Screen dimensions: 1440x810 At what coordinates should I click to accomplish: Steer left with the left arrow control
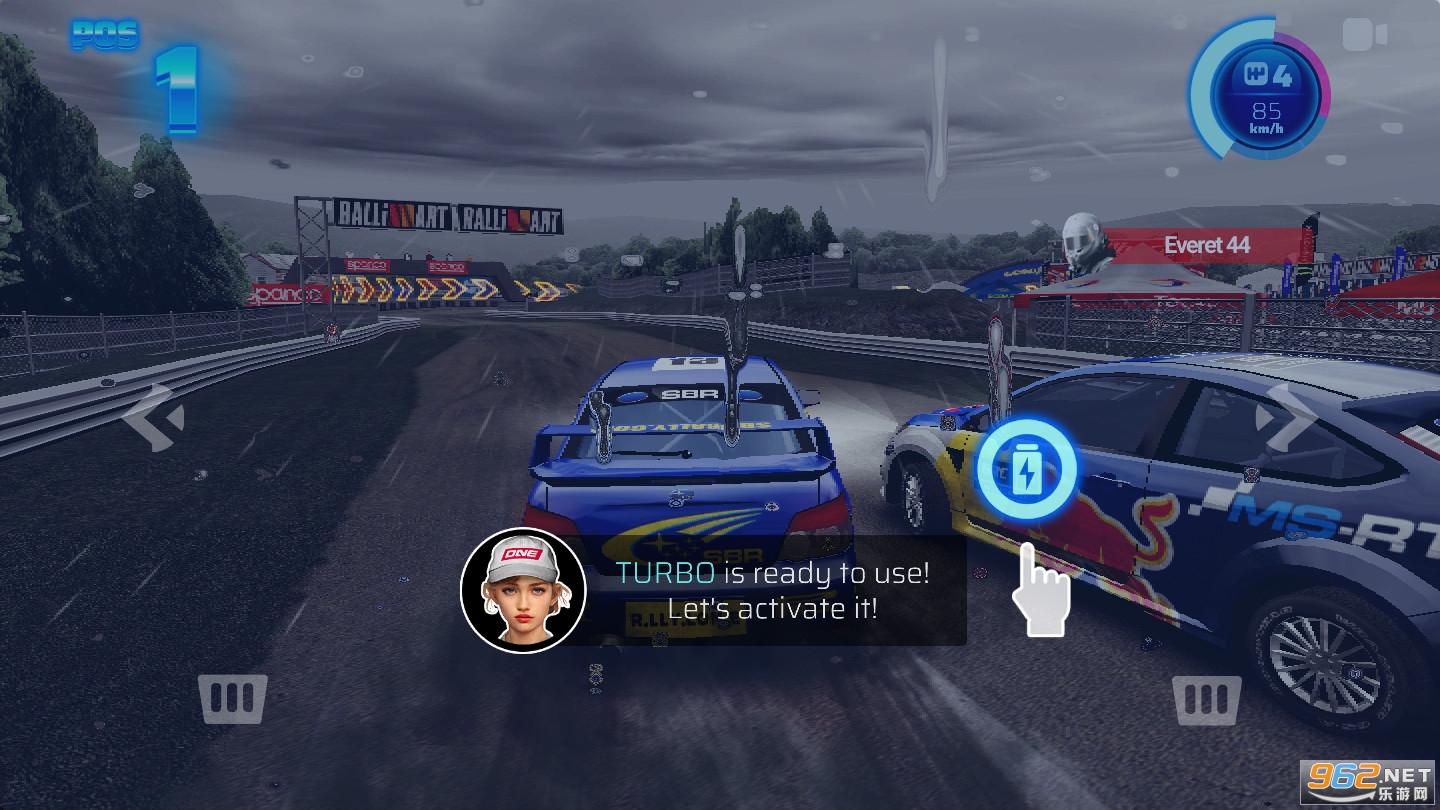pos(153,417)
